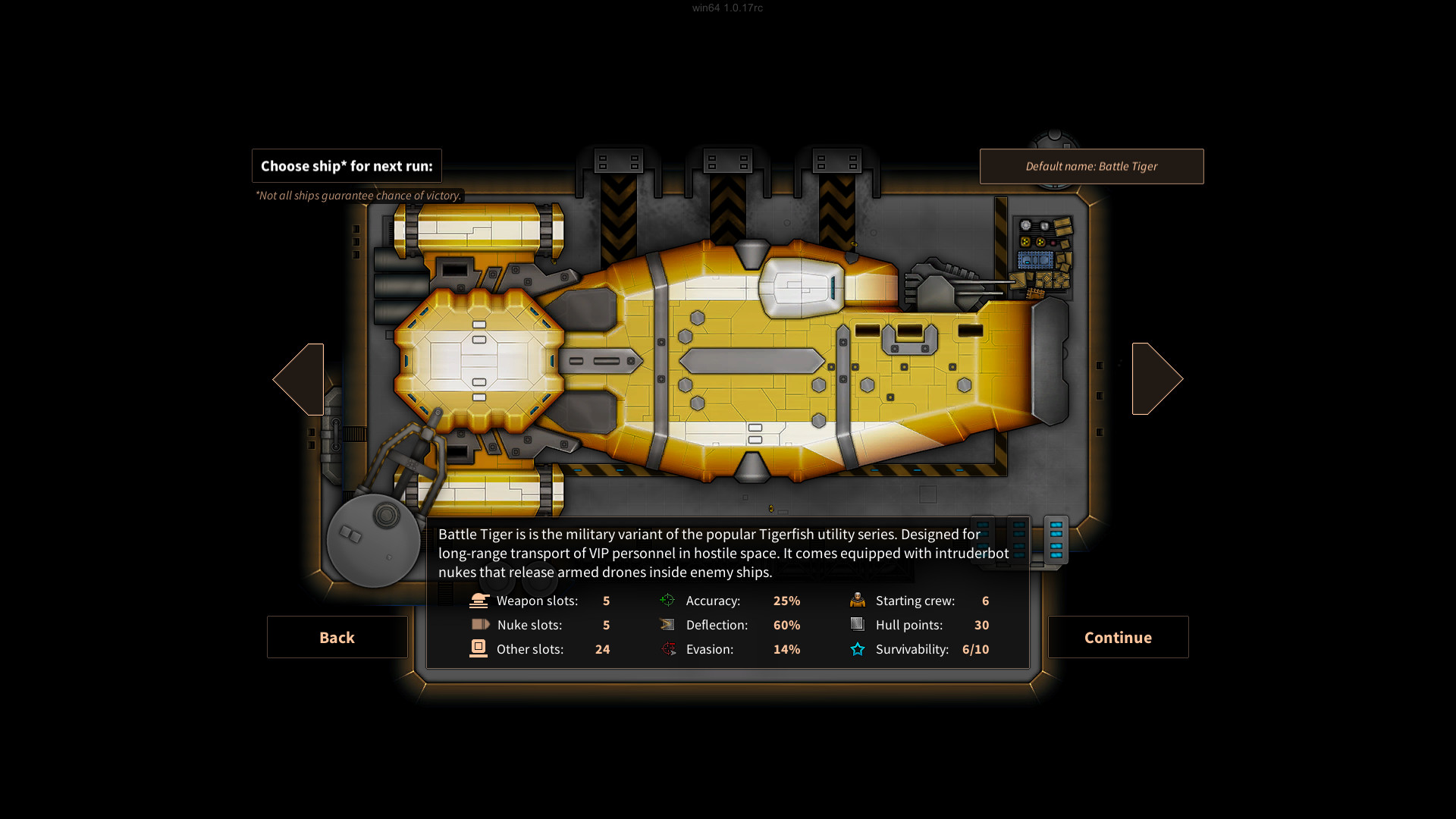
Task: Click the win64 version label at top
Action: pyautogui.click(x=726, y=8)
